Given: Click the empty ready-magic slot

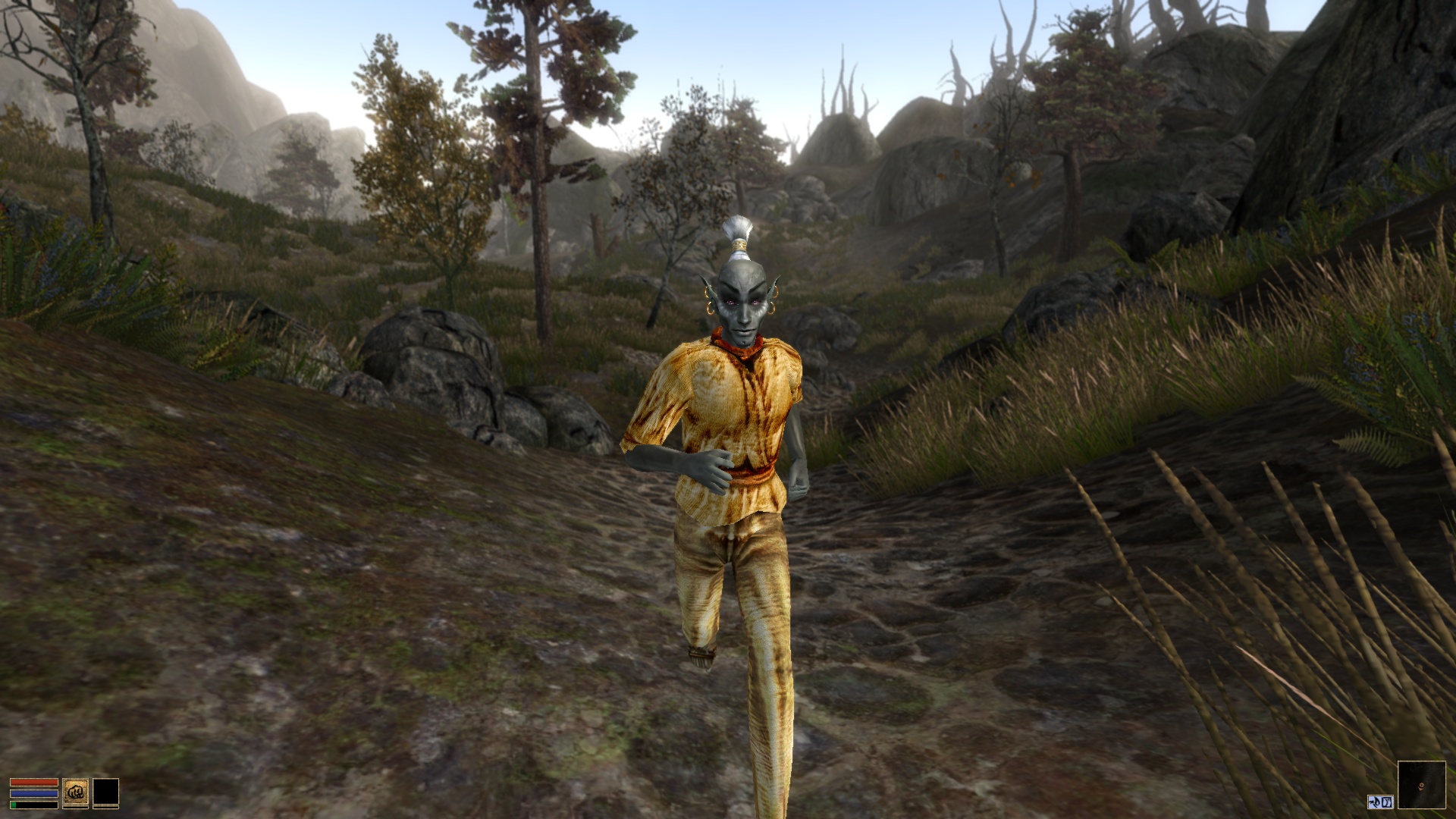Looking at the screenshot, I should (x=106, y=792).
